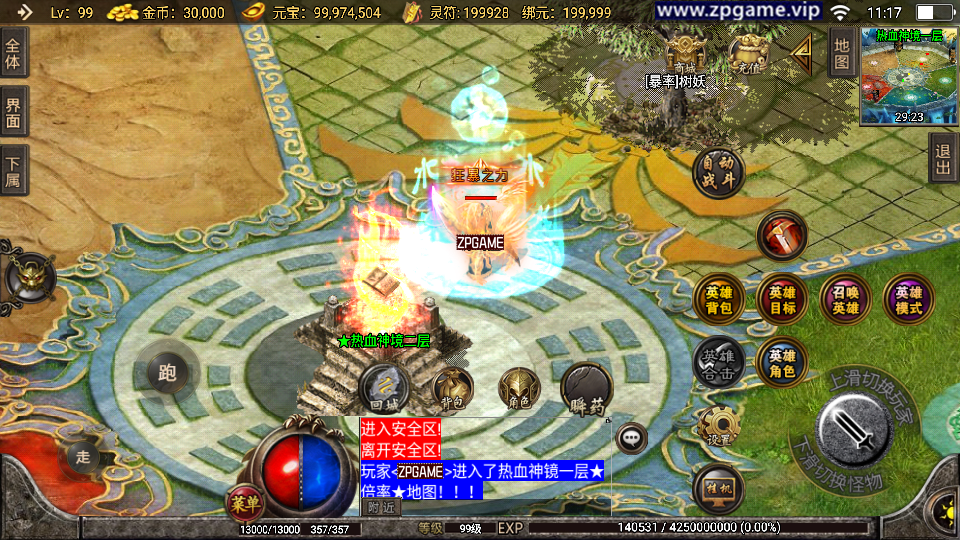Activate the red axe skill
Image resolution: width=960 pixels, height=540 pixels.
[x=782, y=237]
